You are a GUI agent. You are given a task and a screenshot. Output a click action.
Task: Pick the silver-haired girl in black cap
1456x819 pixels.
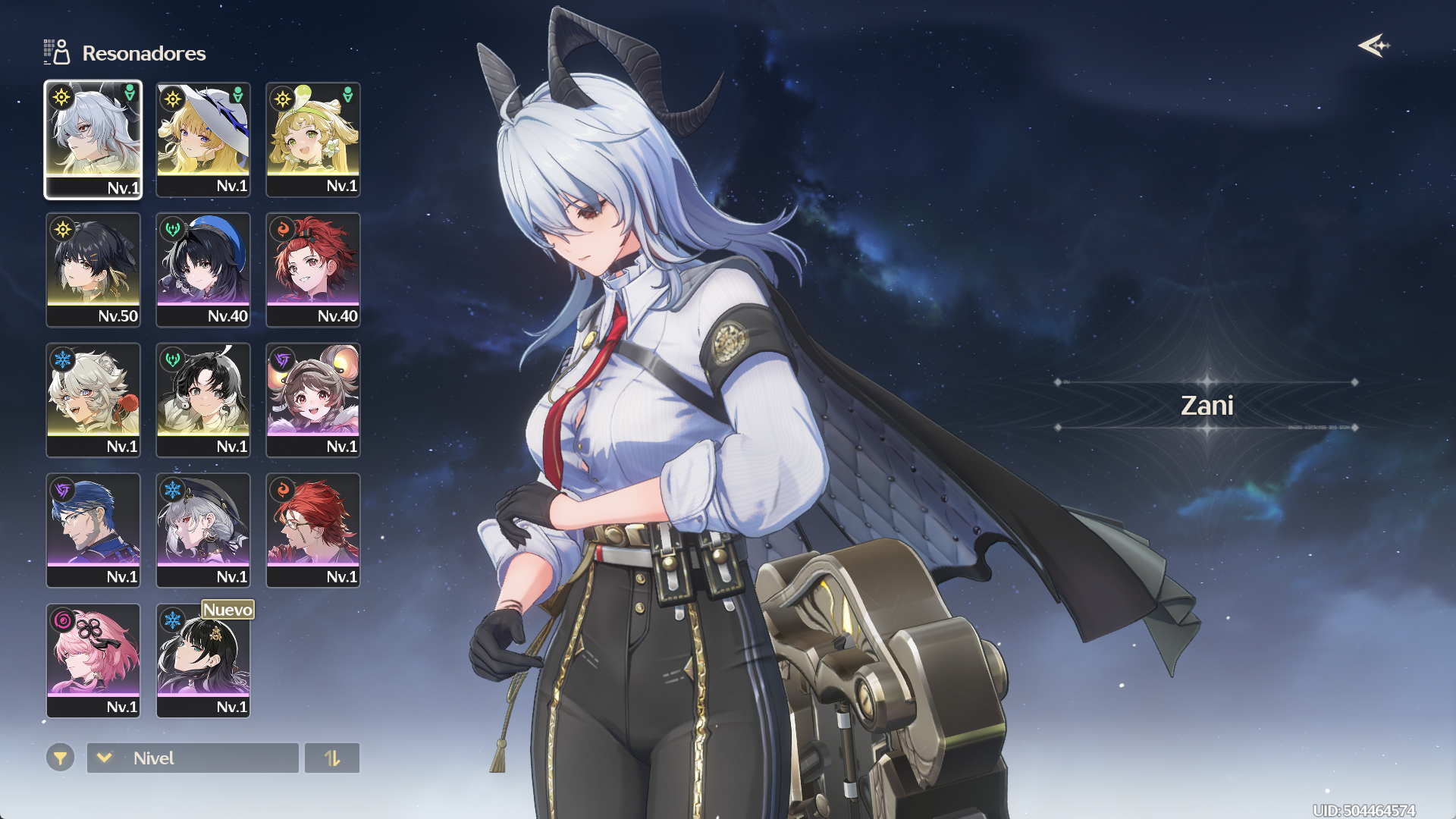203,531
